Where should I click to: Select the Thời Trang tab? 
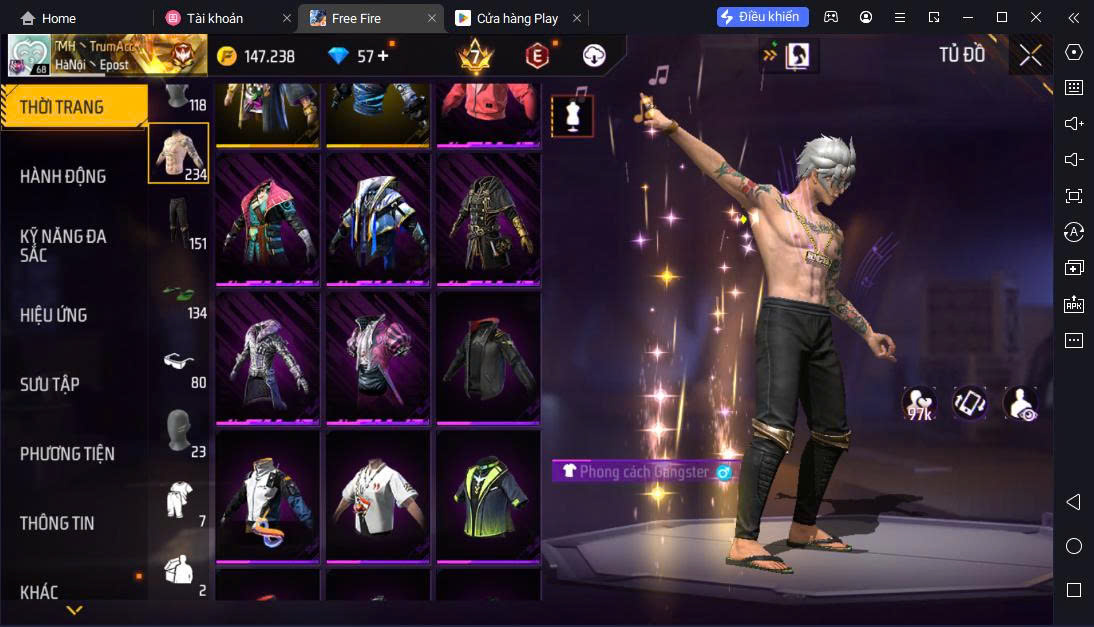click(62, 107)
